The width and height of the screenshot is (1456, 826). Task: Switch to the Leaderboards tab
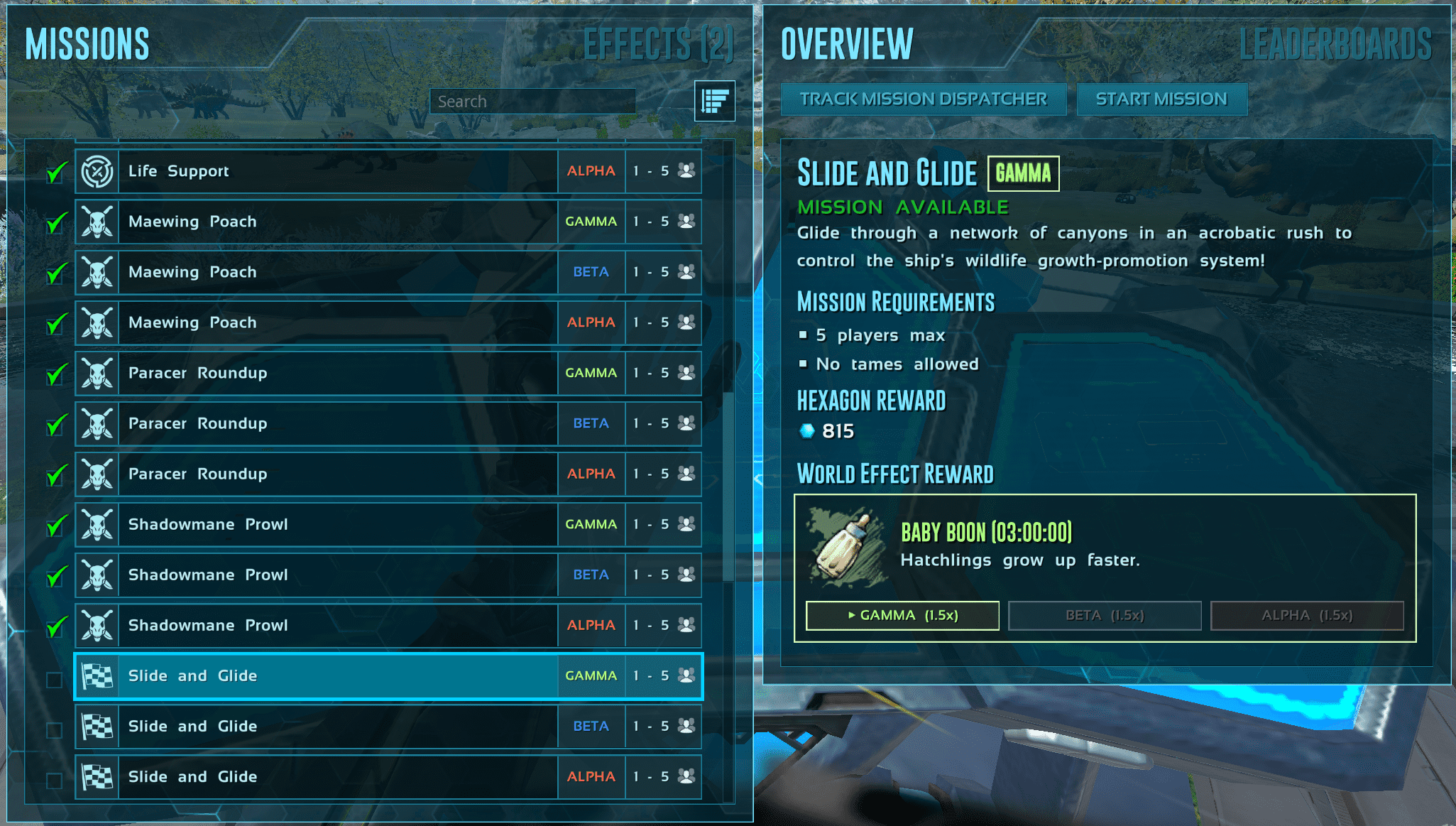tap(1335, 44)
